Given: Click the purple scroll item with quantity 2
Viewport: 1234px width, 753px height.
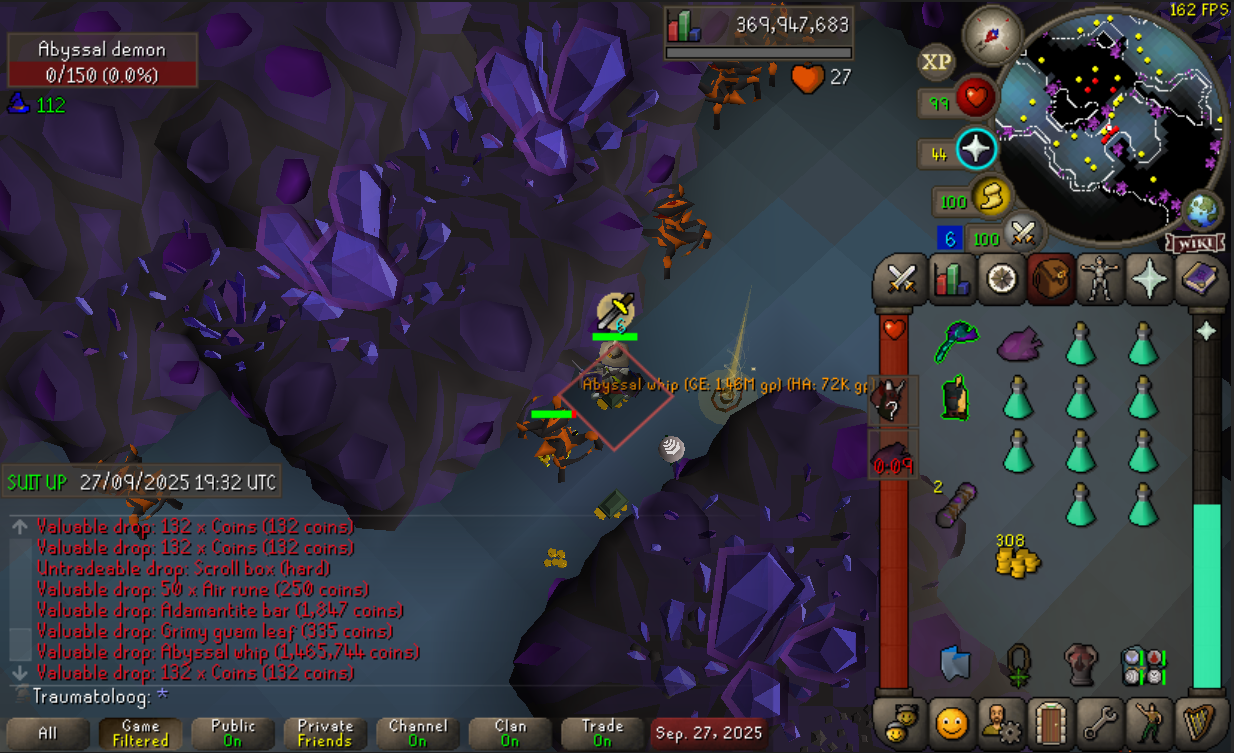Looking at the screenshot, I should pyautogui.click(x=956, y=503).
